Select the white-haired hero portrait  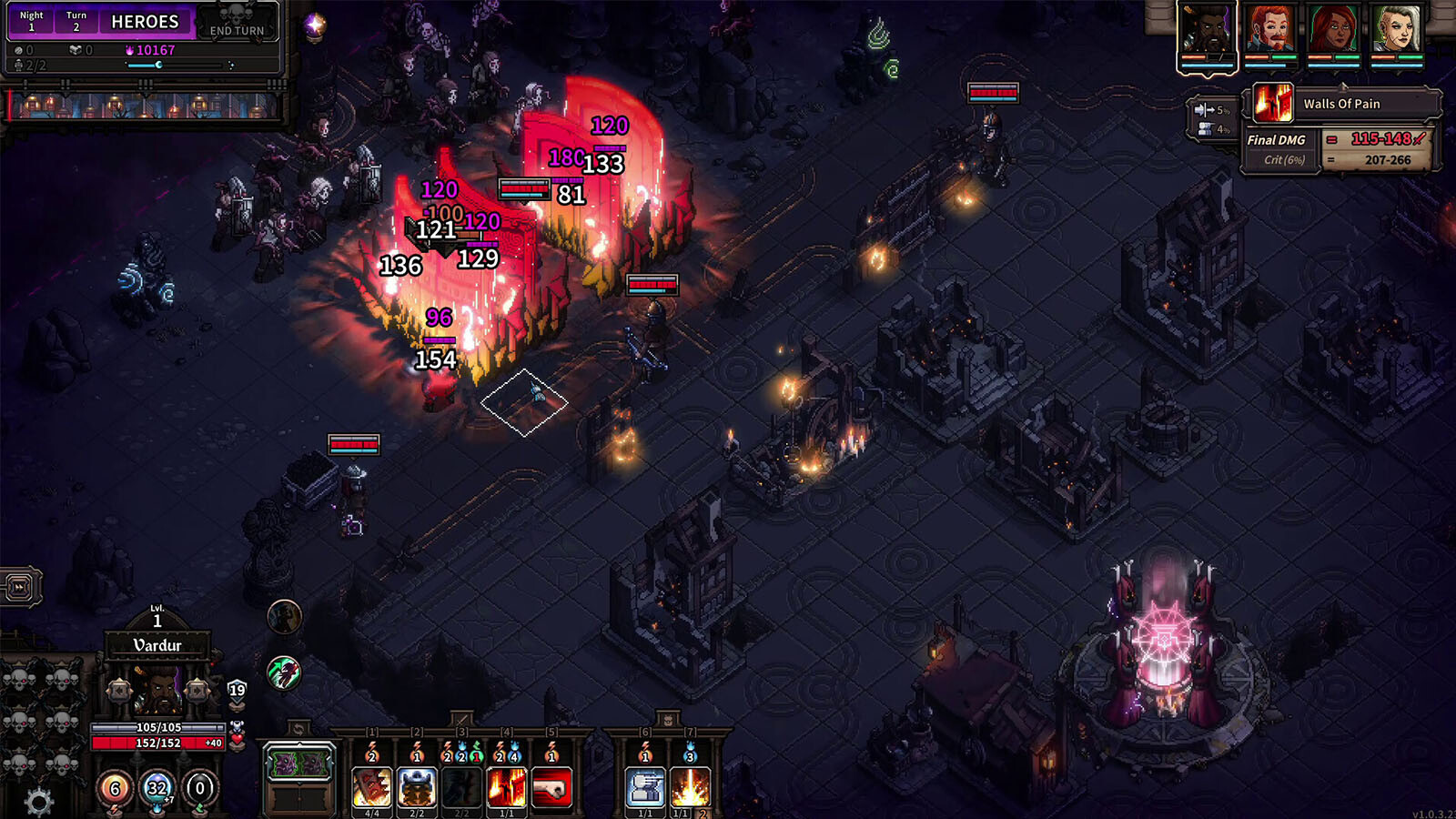click(x=1397, y=31)
